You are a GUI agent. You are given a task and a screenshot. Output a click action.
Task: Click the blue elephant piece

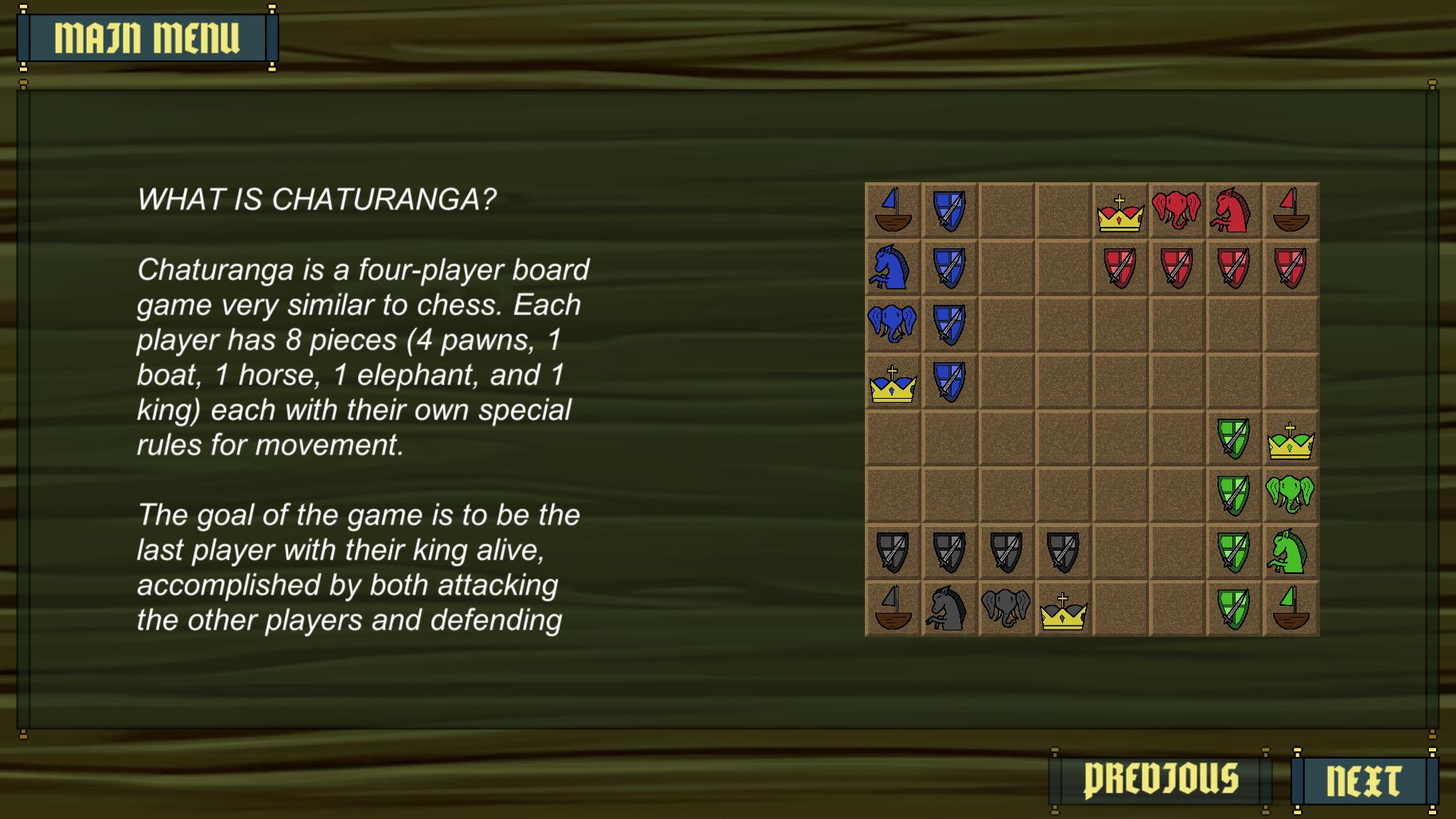893,324
